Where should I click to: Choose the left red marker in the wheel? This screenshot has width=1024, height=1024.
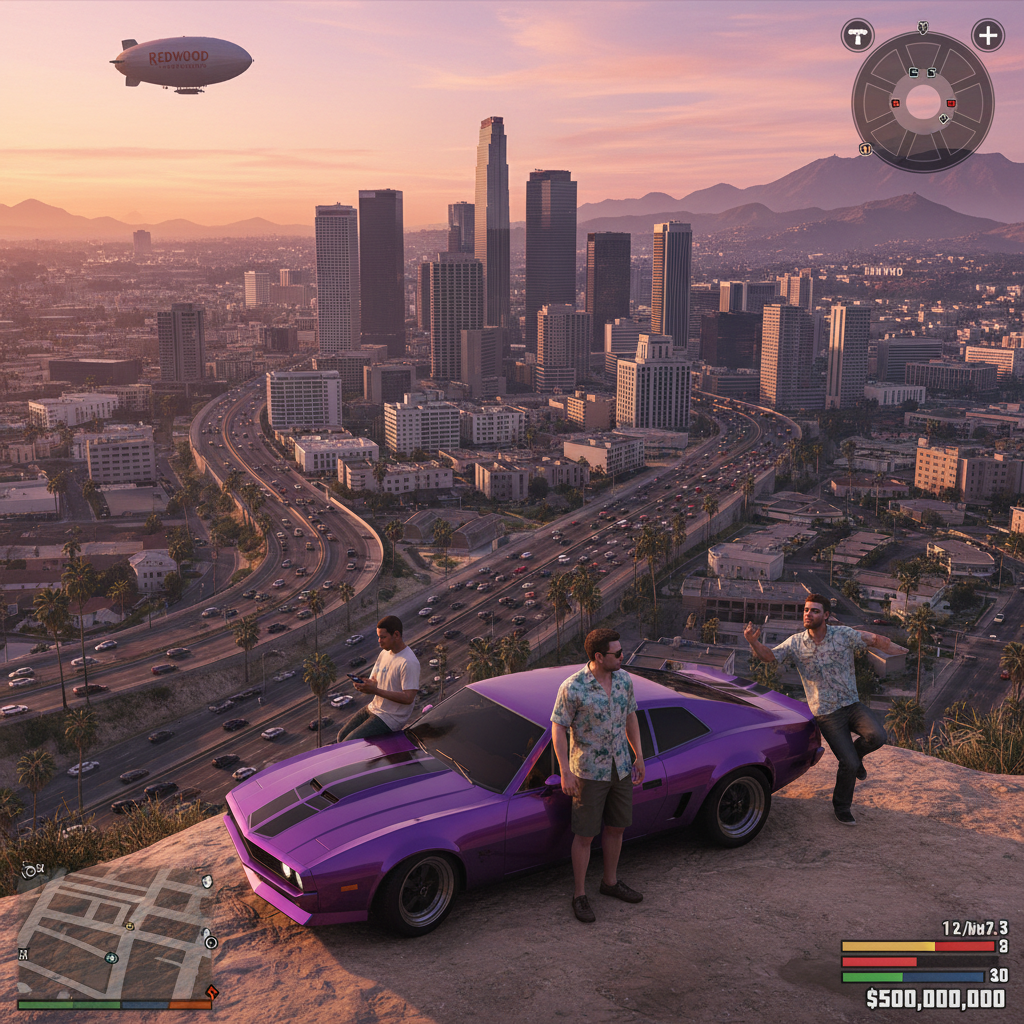[895, 103]
